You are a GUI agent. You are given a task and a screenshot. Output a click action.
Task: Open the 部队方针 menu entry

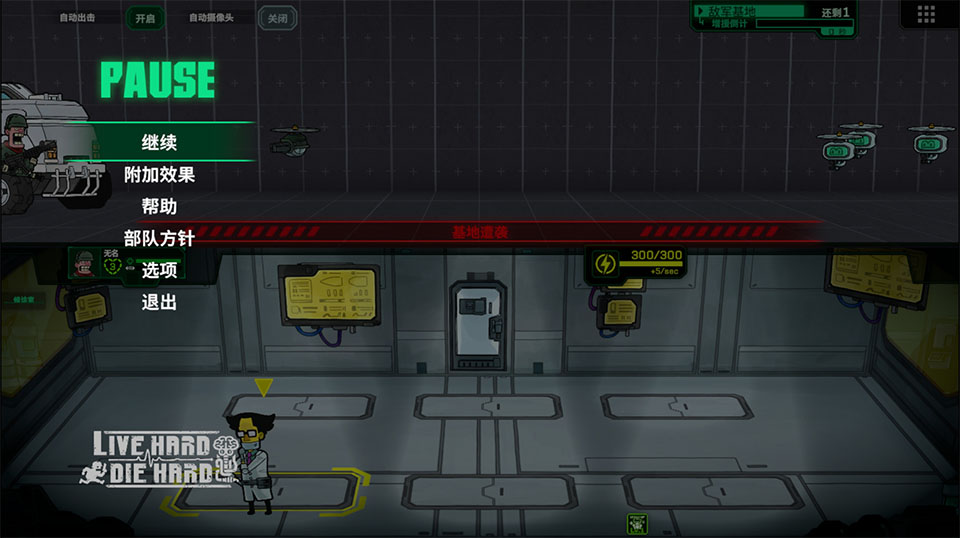point(159,238)
